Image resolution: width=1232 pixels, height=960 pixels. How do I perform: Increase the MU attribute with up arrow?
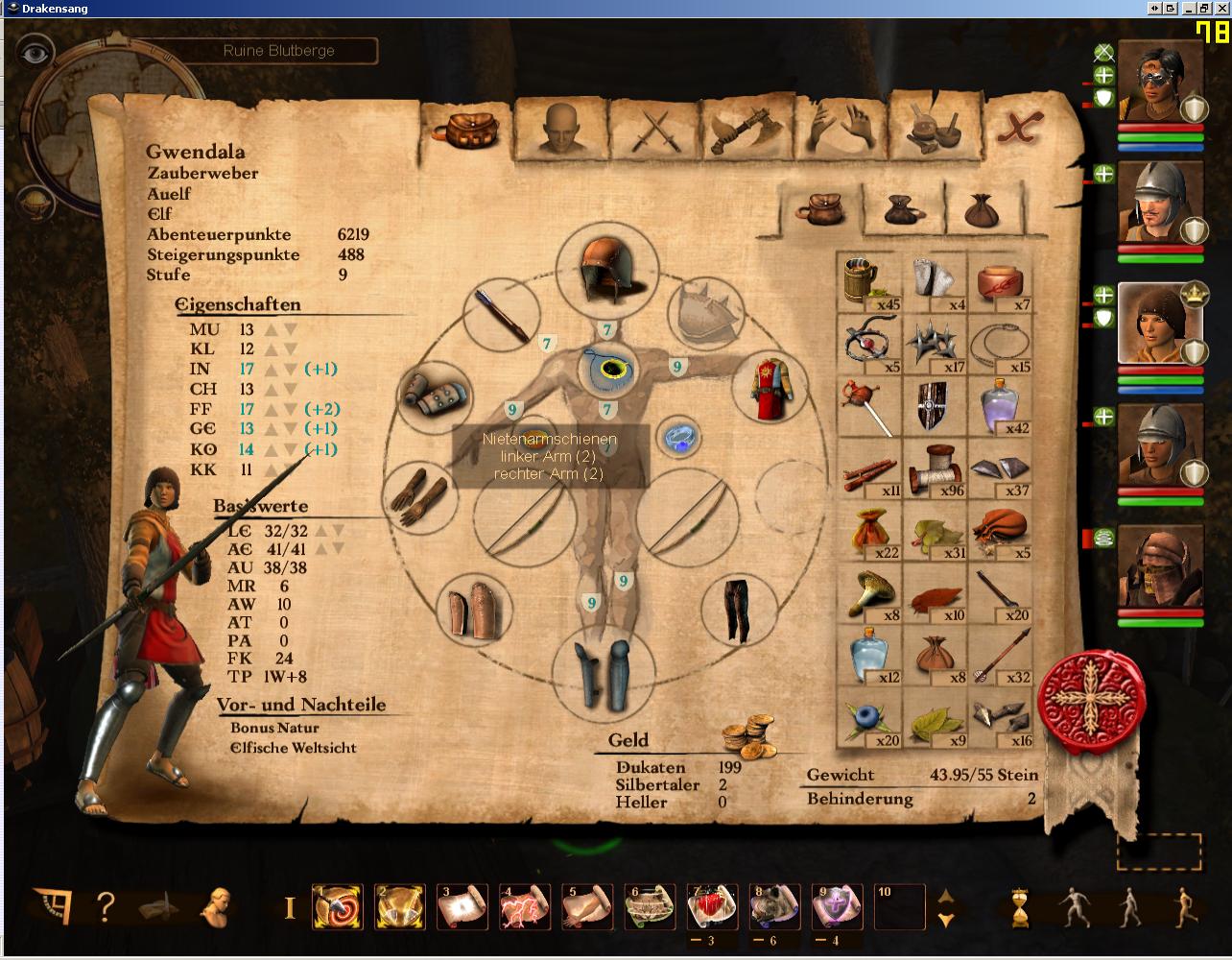[272, 330]
